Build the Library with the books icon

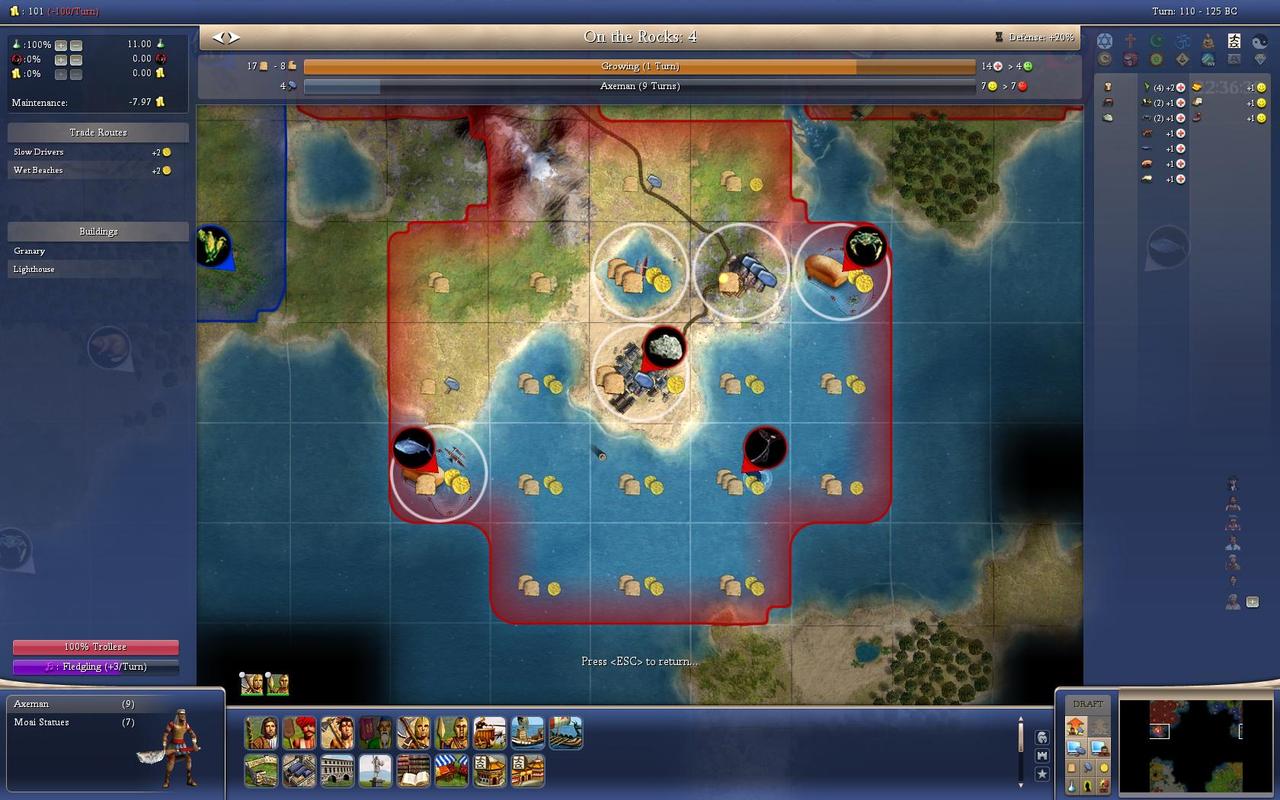click(x=413, y=771)
